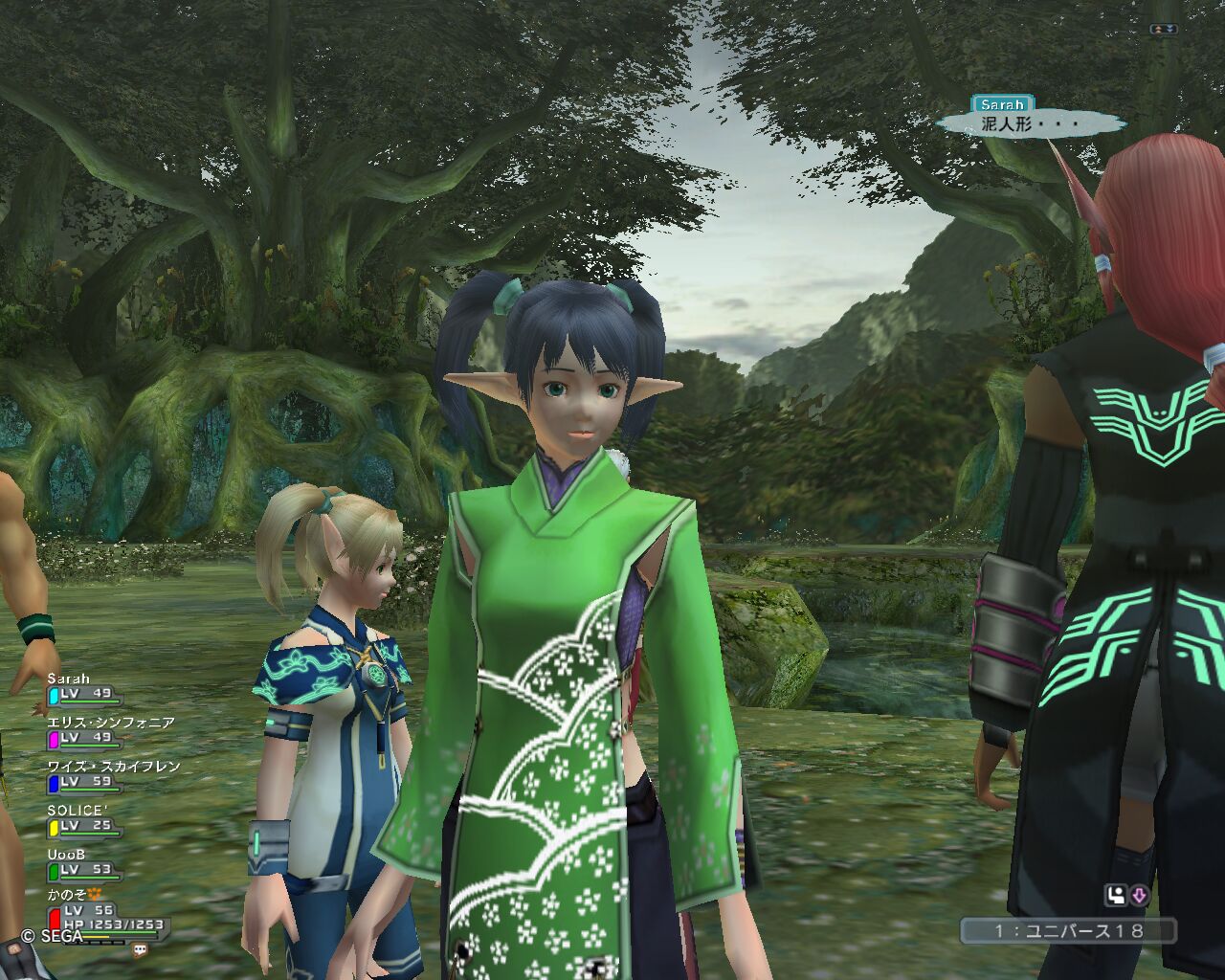
Task: Click the up/down arrows indicator in corner
Action: [x=1163, y=30]
